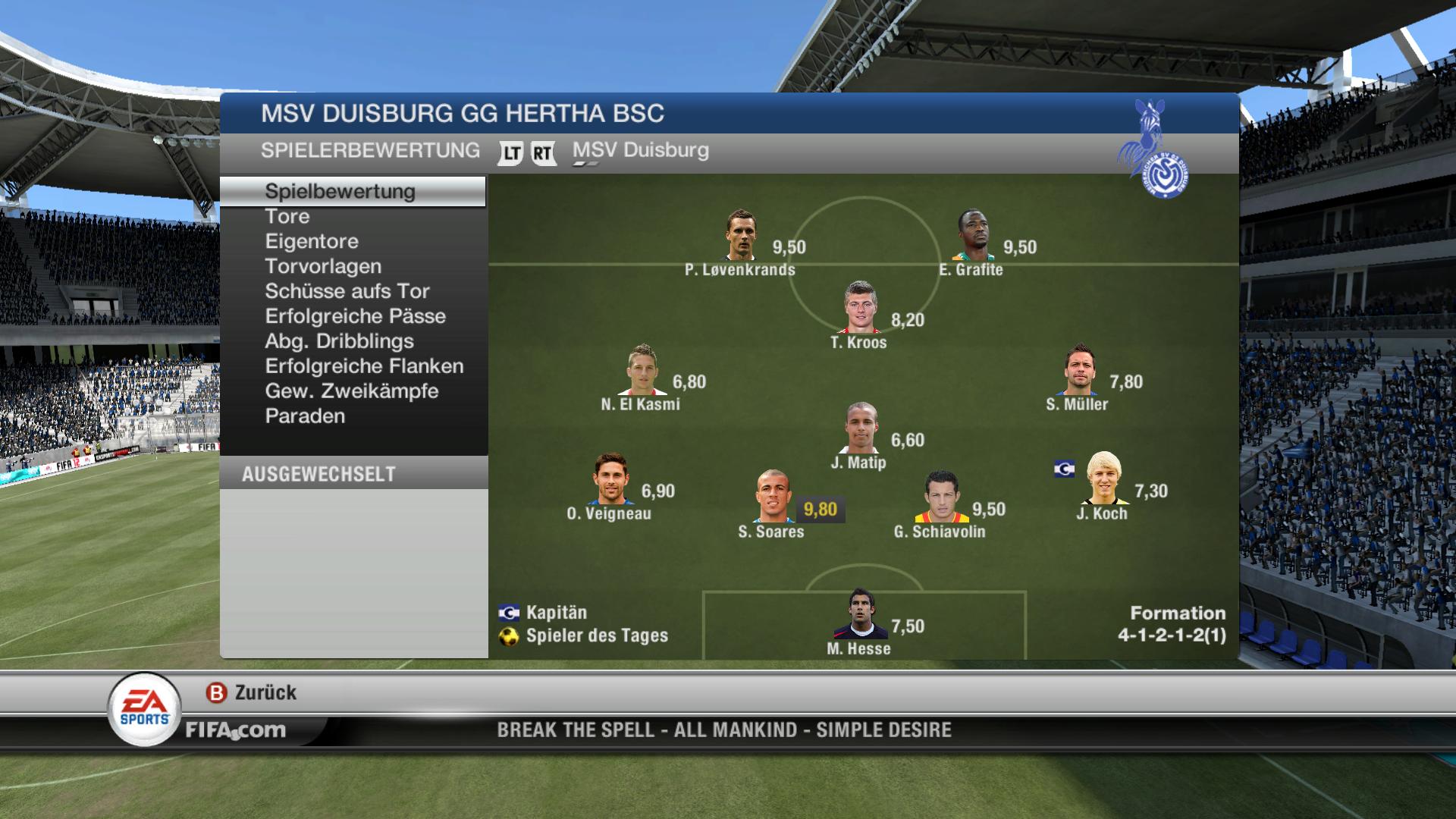This screenshot has width=1456, height=819.
Task: Select goalkeeper M. Hesse
Action: 860,614
